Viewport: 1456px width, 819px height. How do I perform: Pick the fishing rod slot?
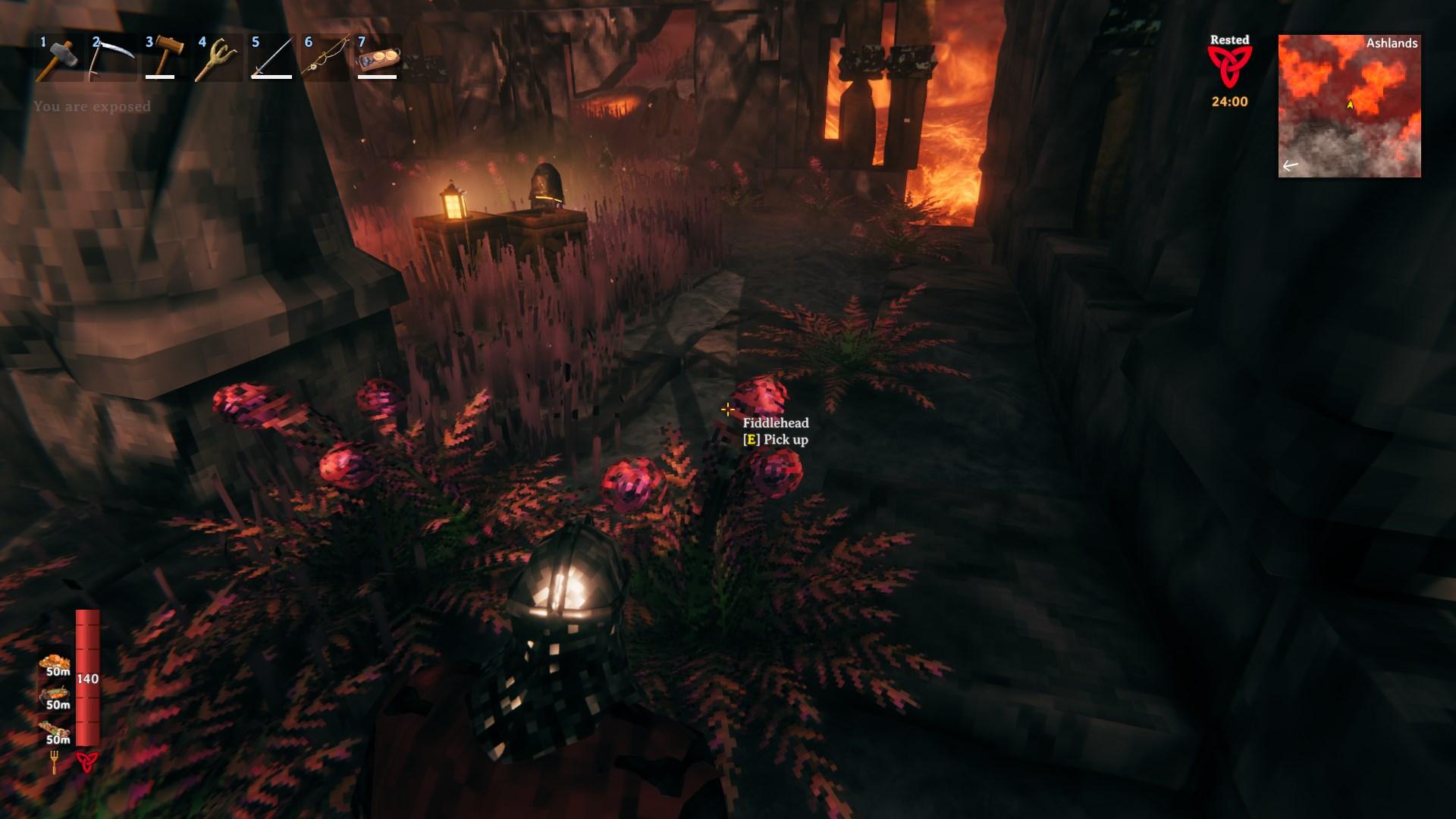(x=325, y=57)
